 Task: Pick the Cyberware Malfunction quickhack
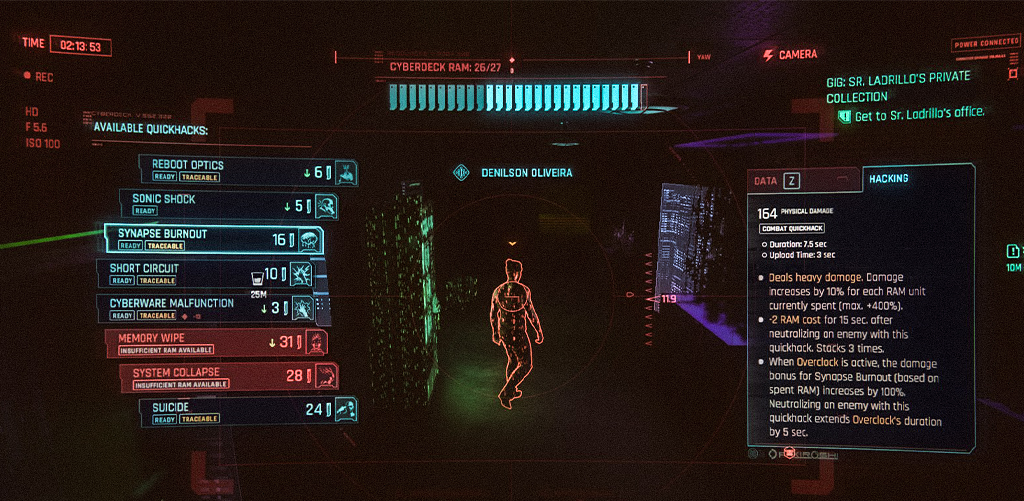coord(206,307)
